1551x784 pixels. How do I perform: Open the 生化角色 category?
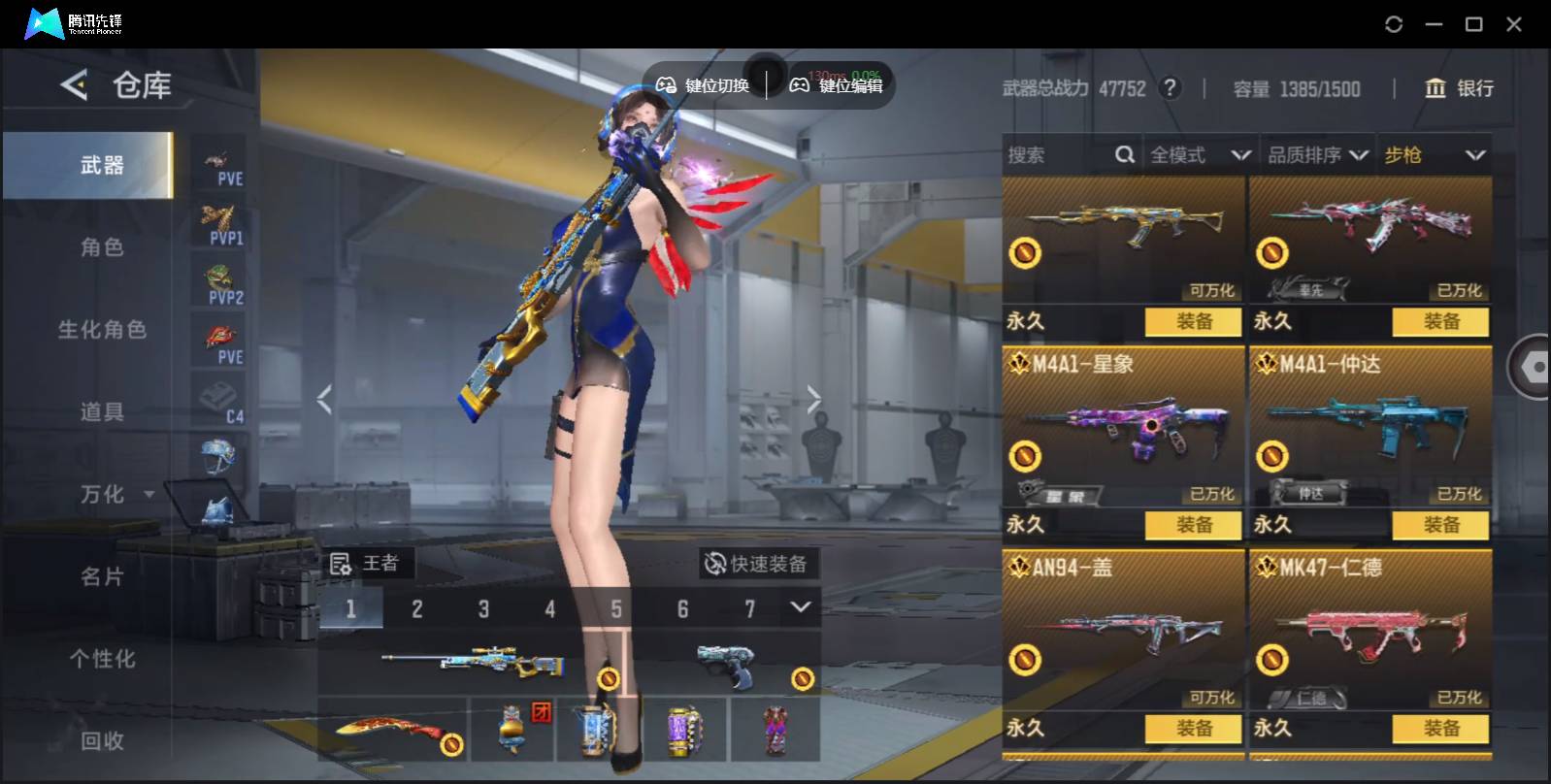pyautogui.click(x=102, y=330)
